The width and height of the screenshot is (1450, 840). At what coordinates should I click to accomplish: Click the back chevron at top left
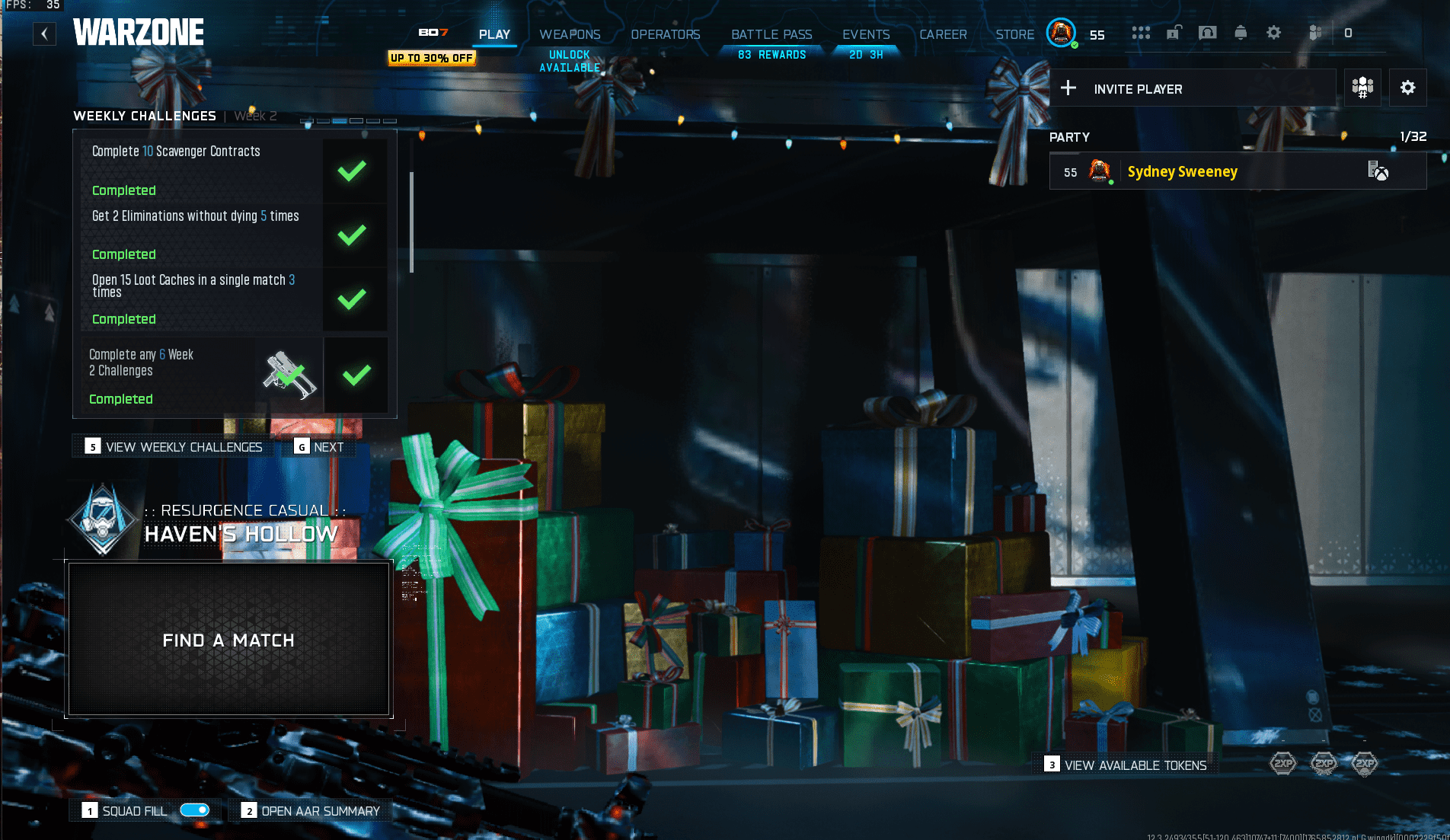[44, 34]
